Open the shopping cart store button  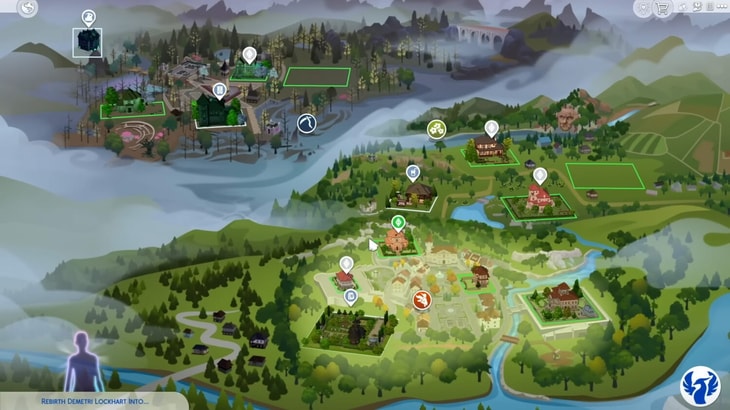click(663, 9)
